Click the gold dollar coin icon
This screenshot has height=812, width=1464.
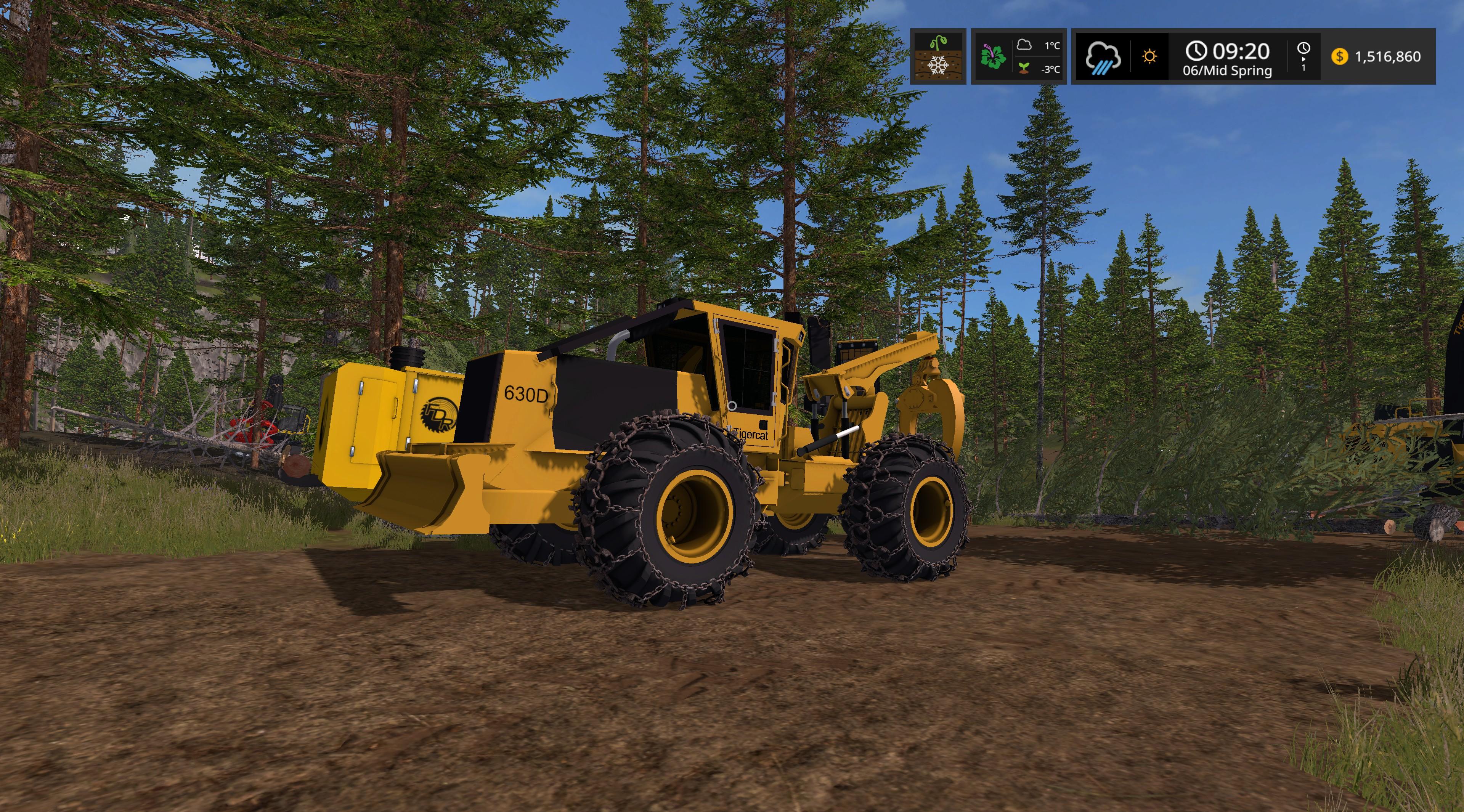coord(1340,57)
